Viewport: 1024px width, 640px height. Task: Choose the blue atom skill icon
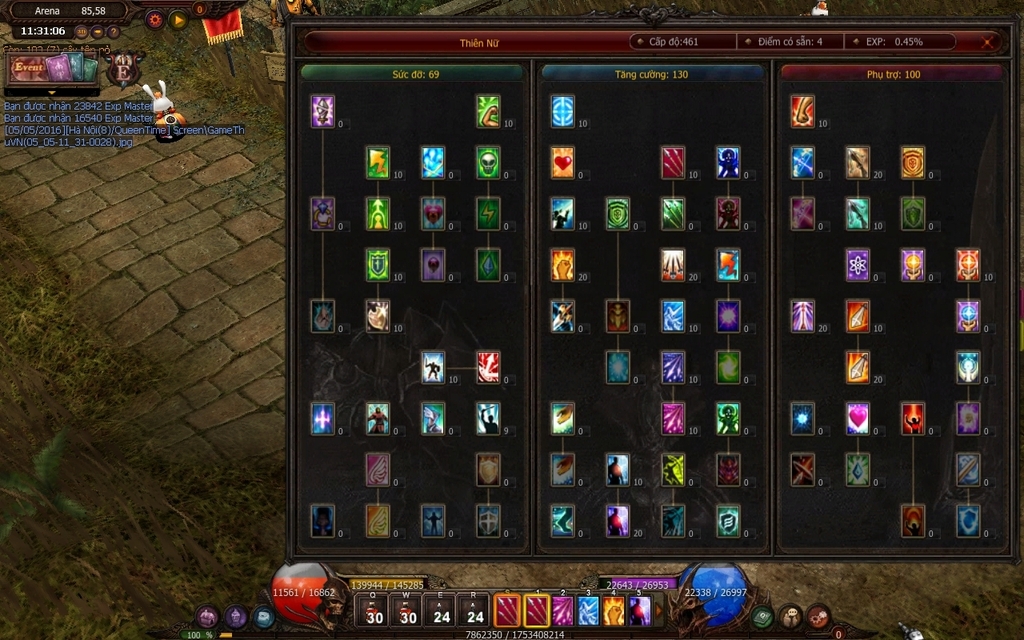[x=857, y=264]
